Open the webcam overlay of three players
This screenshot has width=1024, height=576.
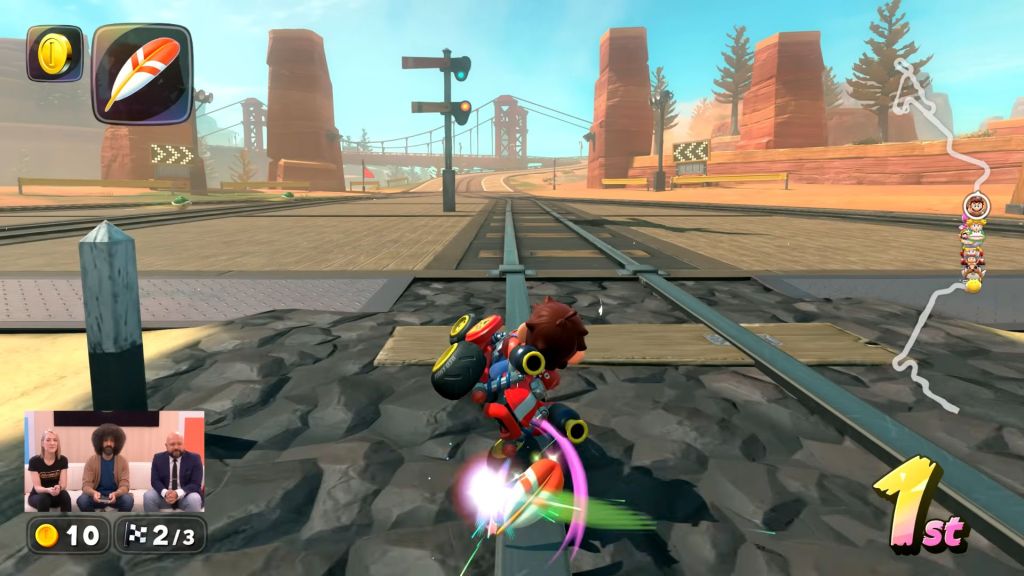pyautogui.click(x=114, y=461)
